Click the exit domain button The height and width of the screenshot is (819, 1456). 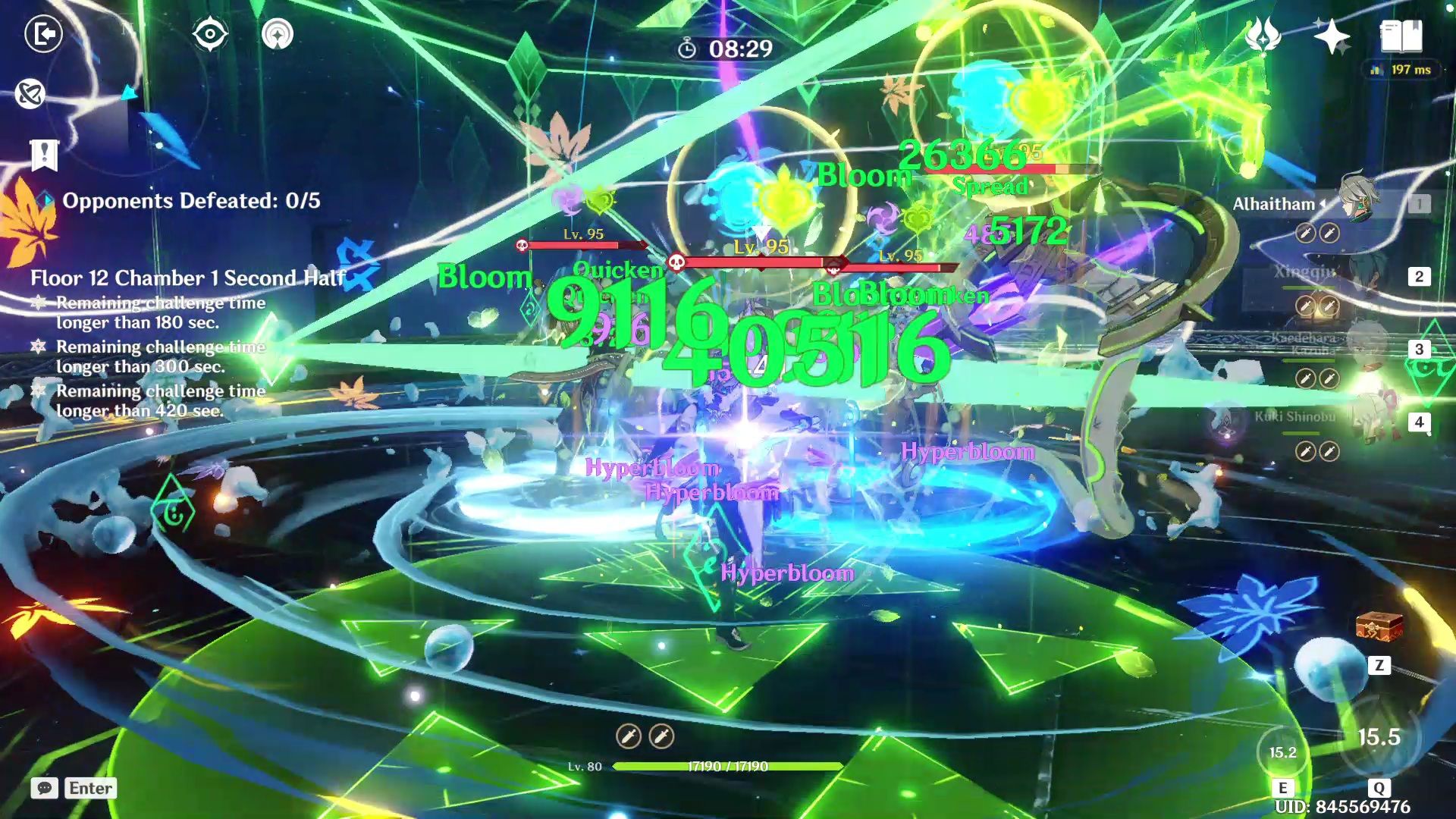[44, 34]
